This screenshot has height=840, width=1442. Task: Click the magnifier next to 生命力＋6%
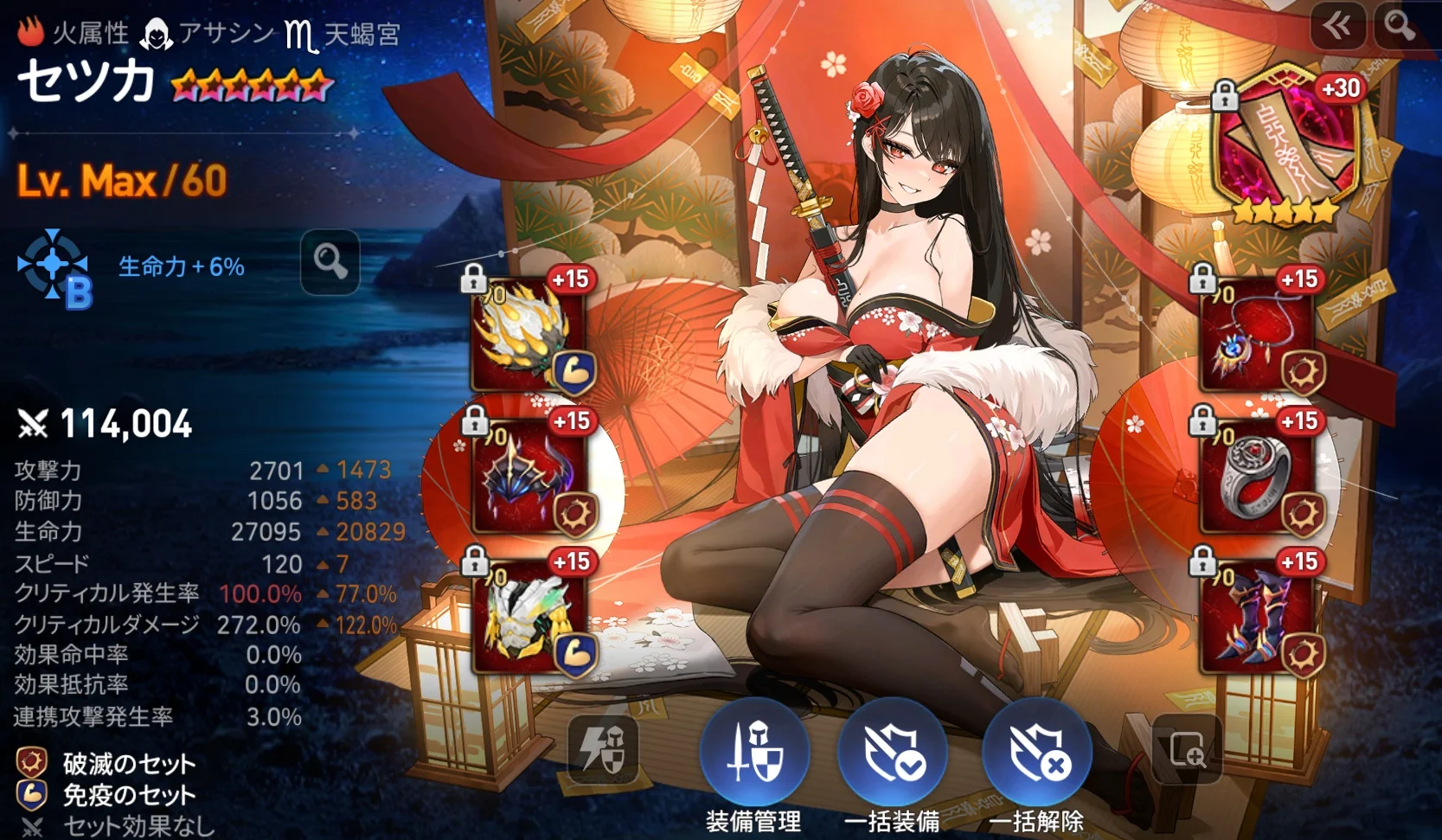(x=329, y=264)
